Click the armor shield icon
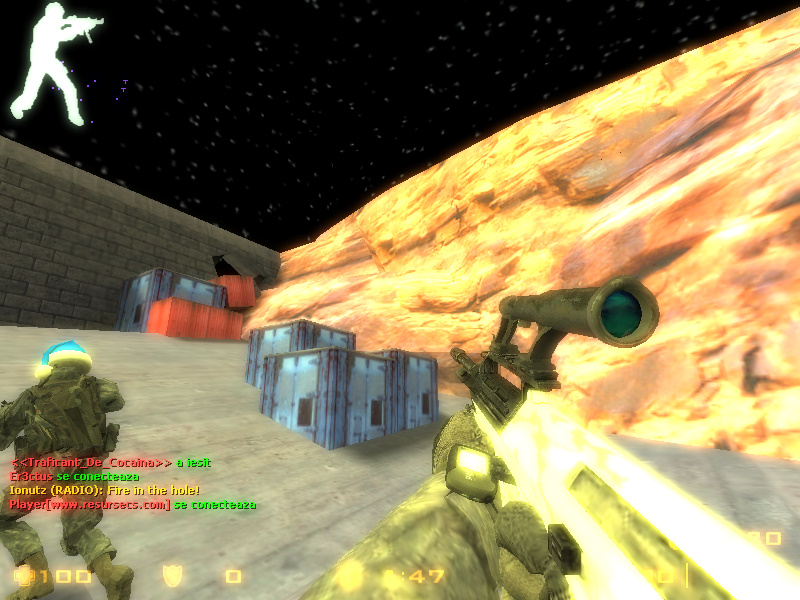This screenshot has width=800, height=600. (172, 576)
